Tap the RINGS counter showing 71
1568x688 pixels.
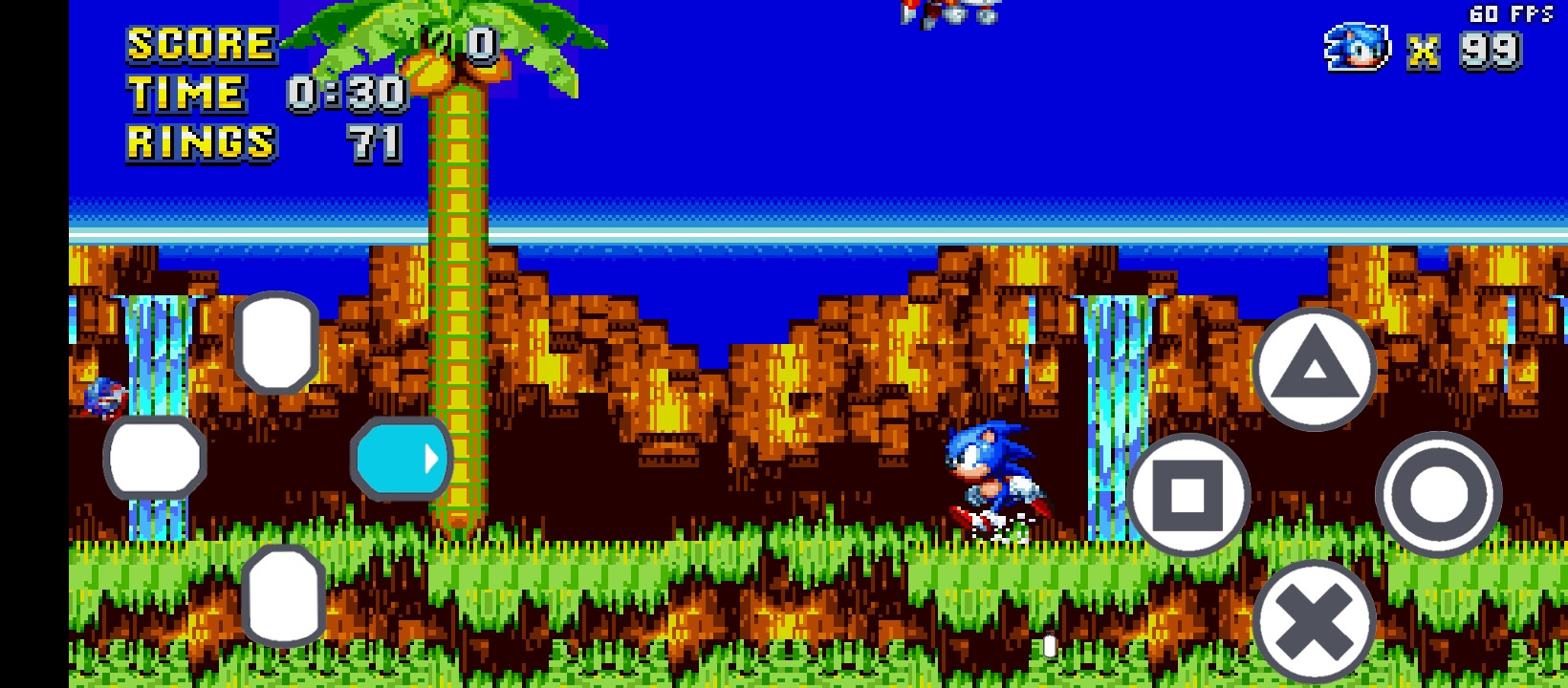[373, 143]
